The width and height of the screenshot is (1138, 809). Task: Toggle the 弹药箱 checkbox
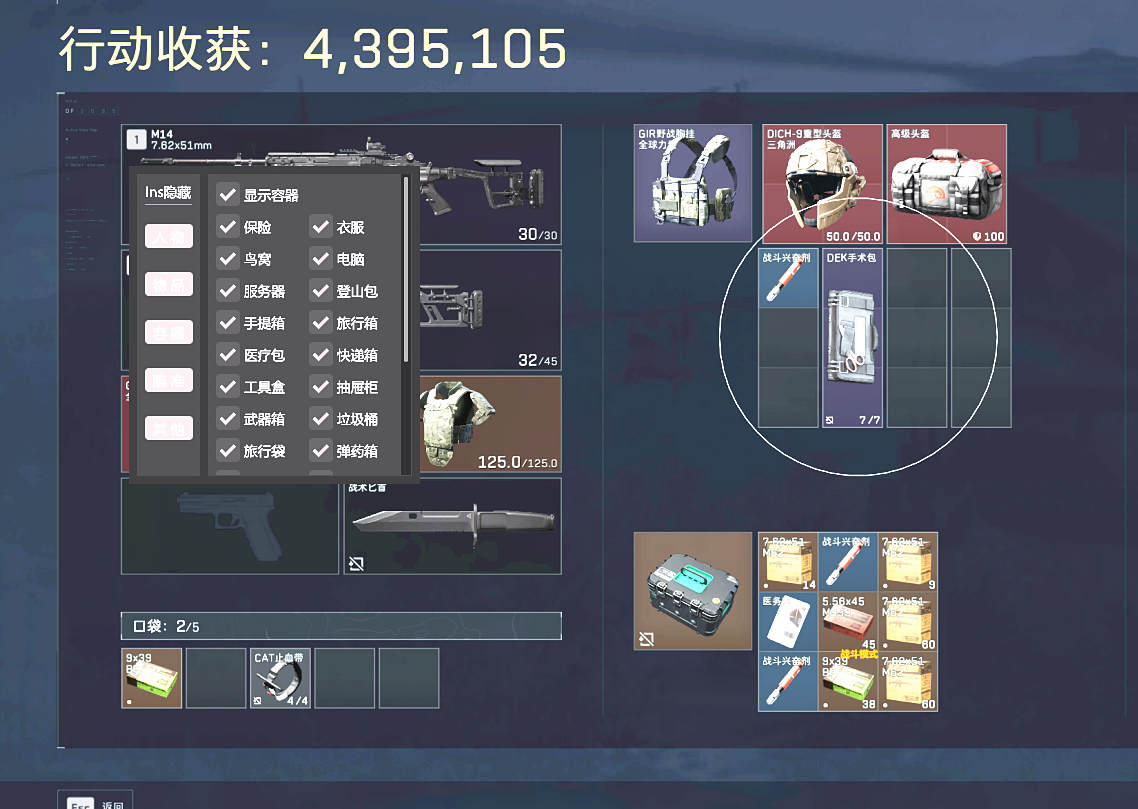coord(320,451)
